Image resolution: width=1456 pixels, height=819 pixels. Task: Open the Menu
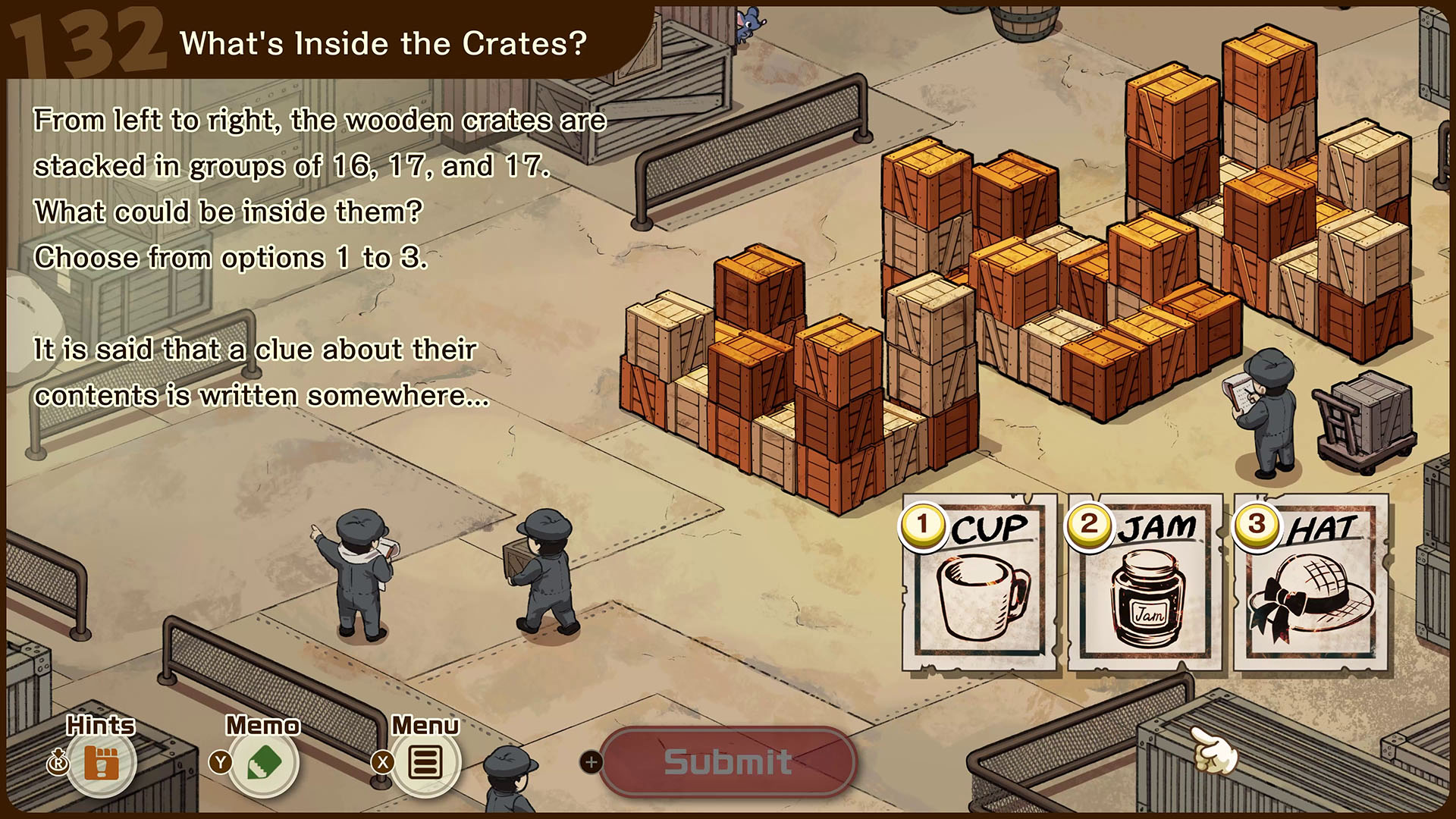click(x=425, y=761)
